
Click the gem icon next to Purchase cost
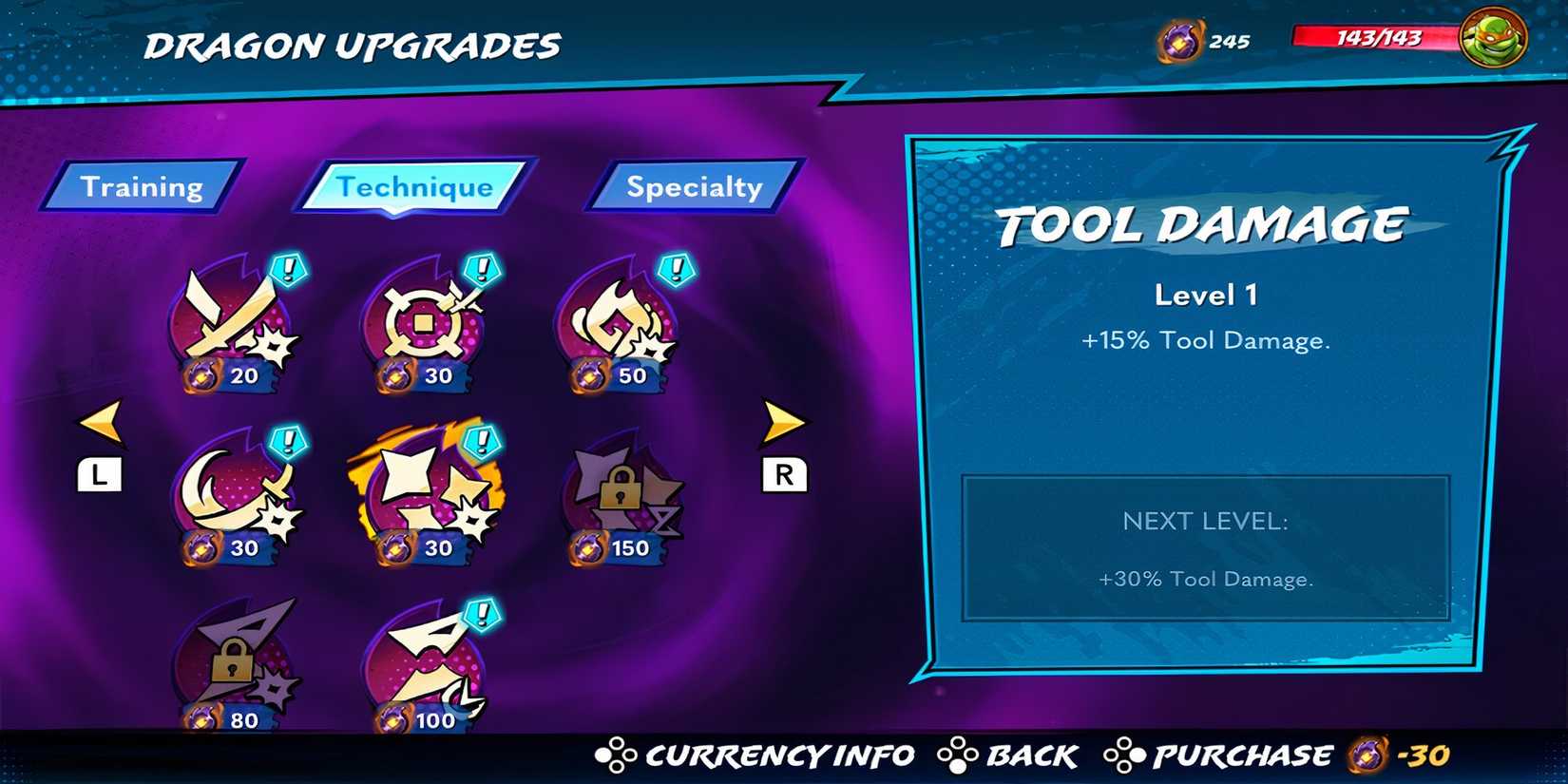tap(1366, 755)
